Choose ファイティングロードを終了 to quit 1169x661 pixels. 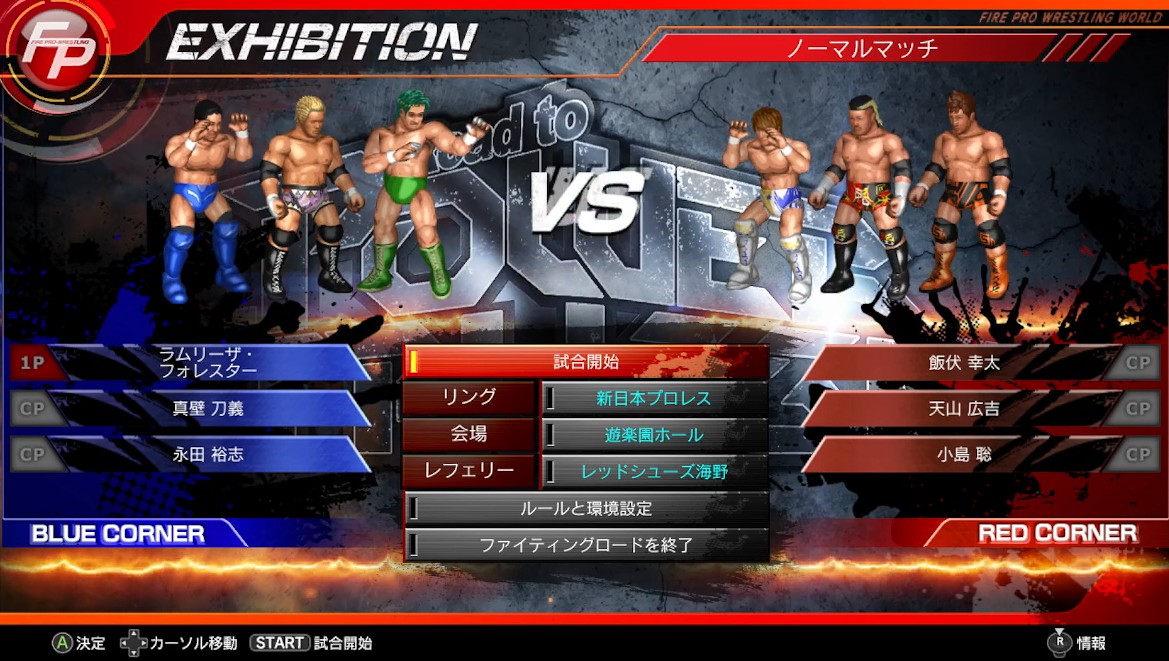point(586,545)
